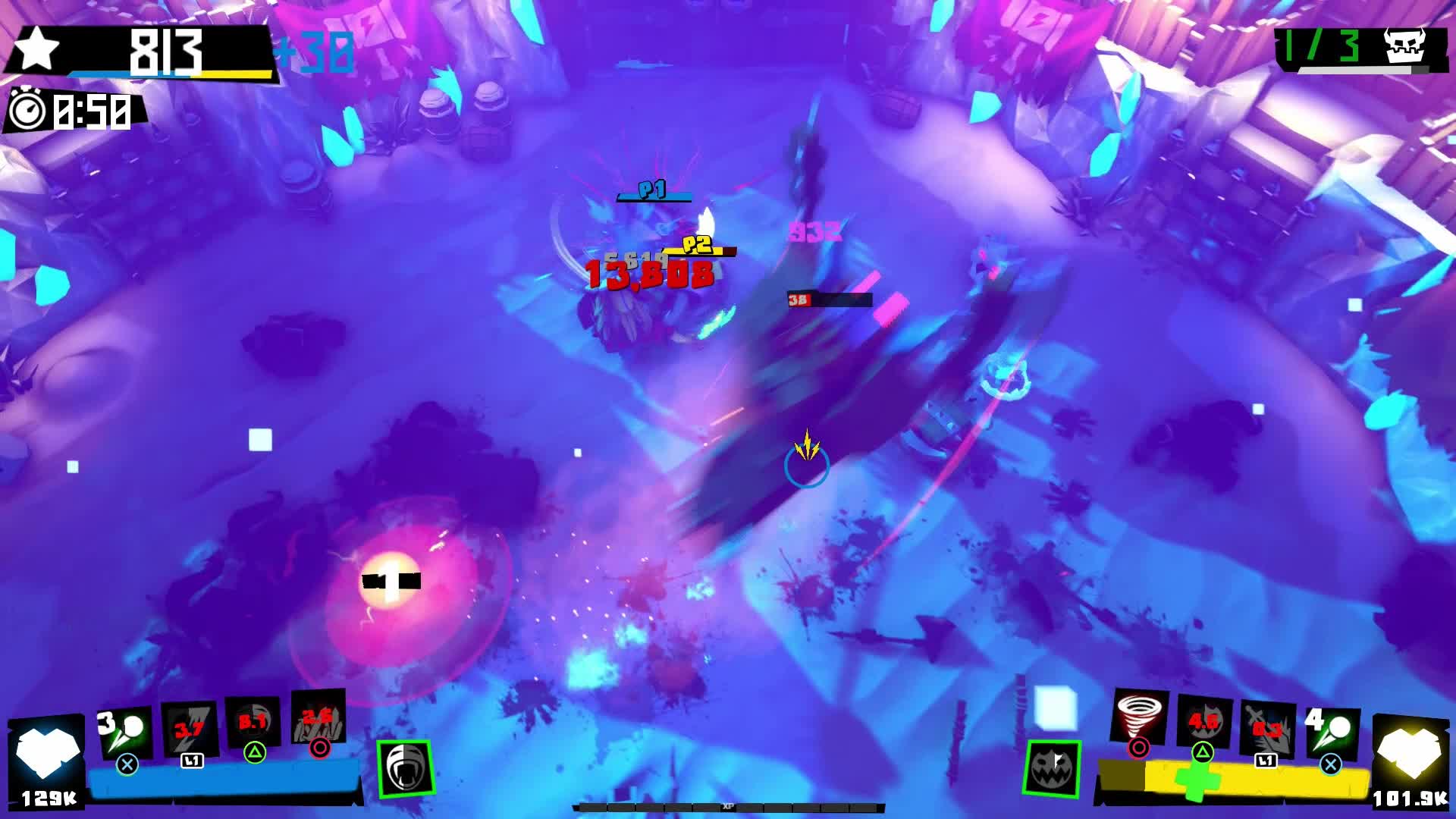Use Player 1's ground spikes ability
This screenshot has width=1456, height=819.
point(318,717)
